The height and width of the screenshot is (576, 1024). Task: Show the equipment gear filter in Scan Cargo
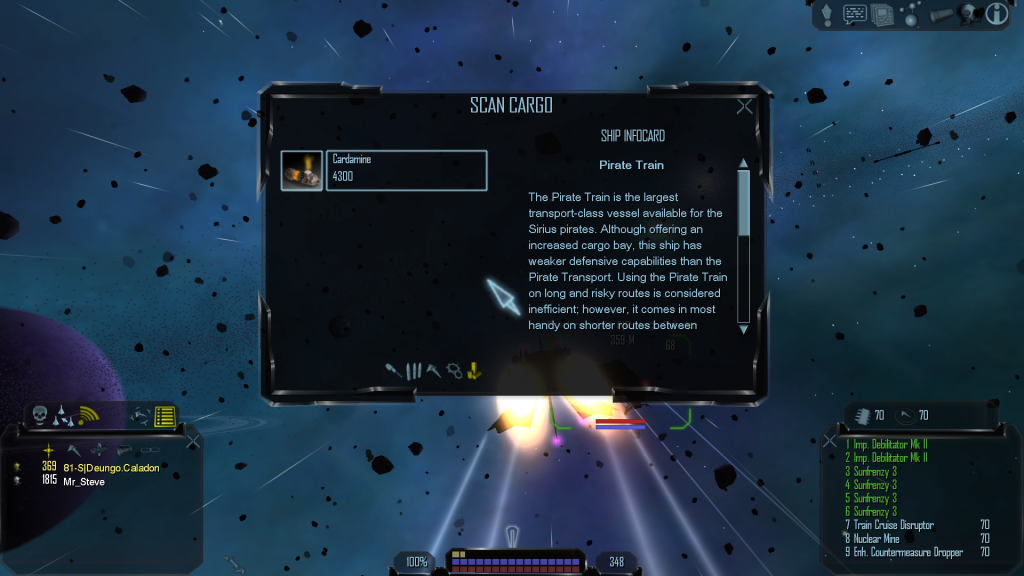(x=455, y=370)
